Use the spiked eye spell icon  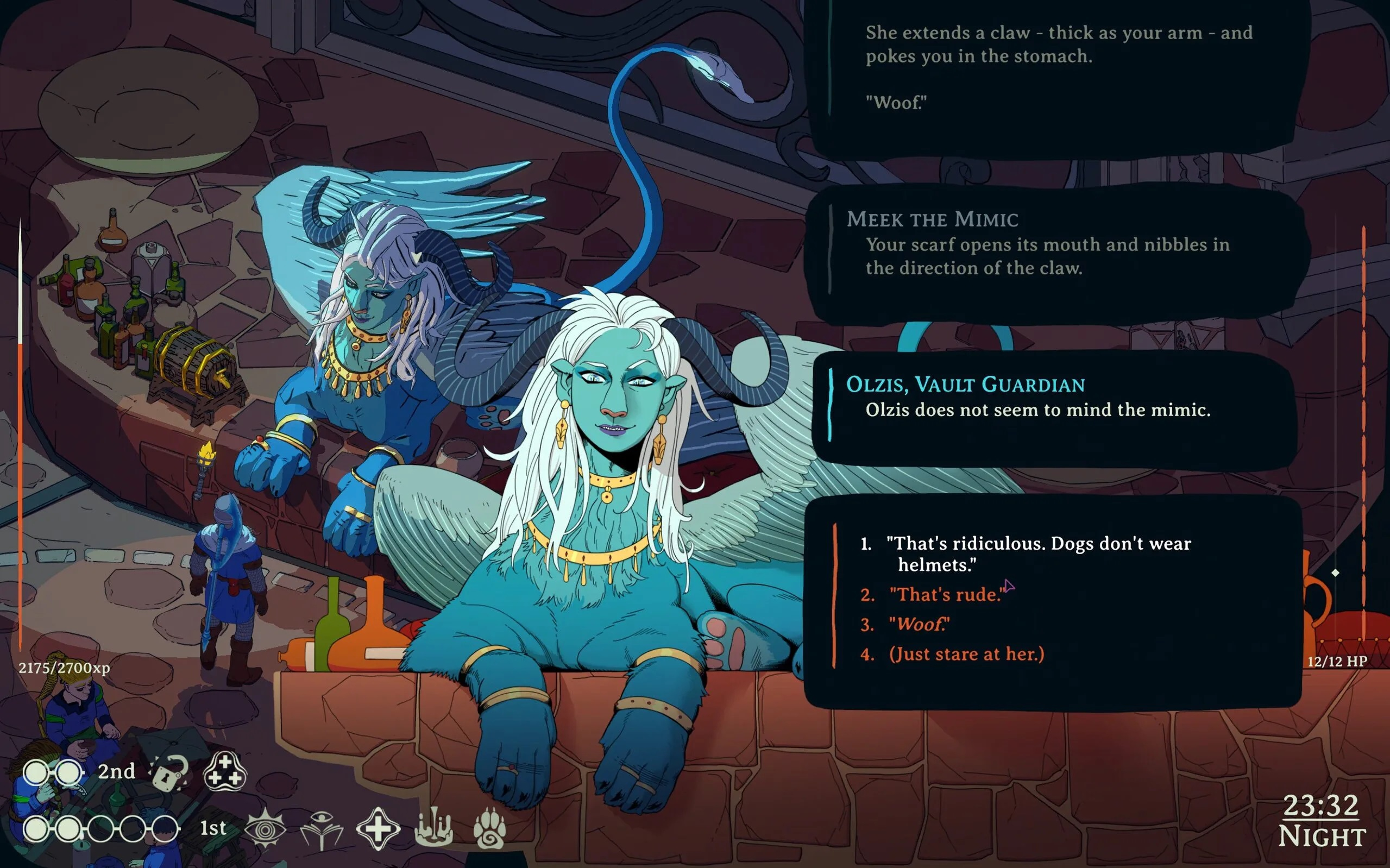(265, 828)
